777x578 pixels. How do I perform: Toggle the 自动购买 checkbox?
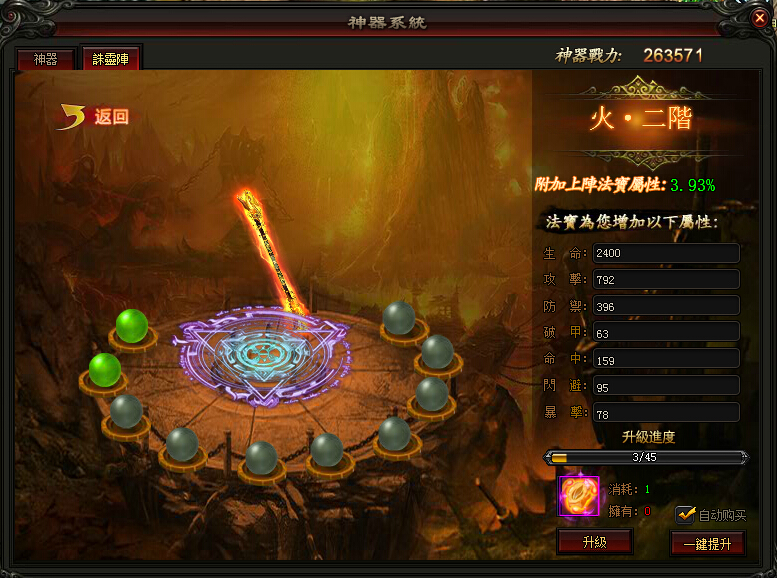(x=685, y=514)
